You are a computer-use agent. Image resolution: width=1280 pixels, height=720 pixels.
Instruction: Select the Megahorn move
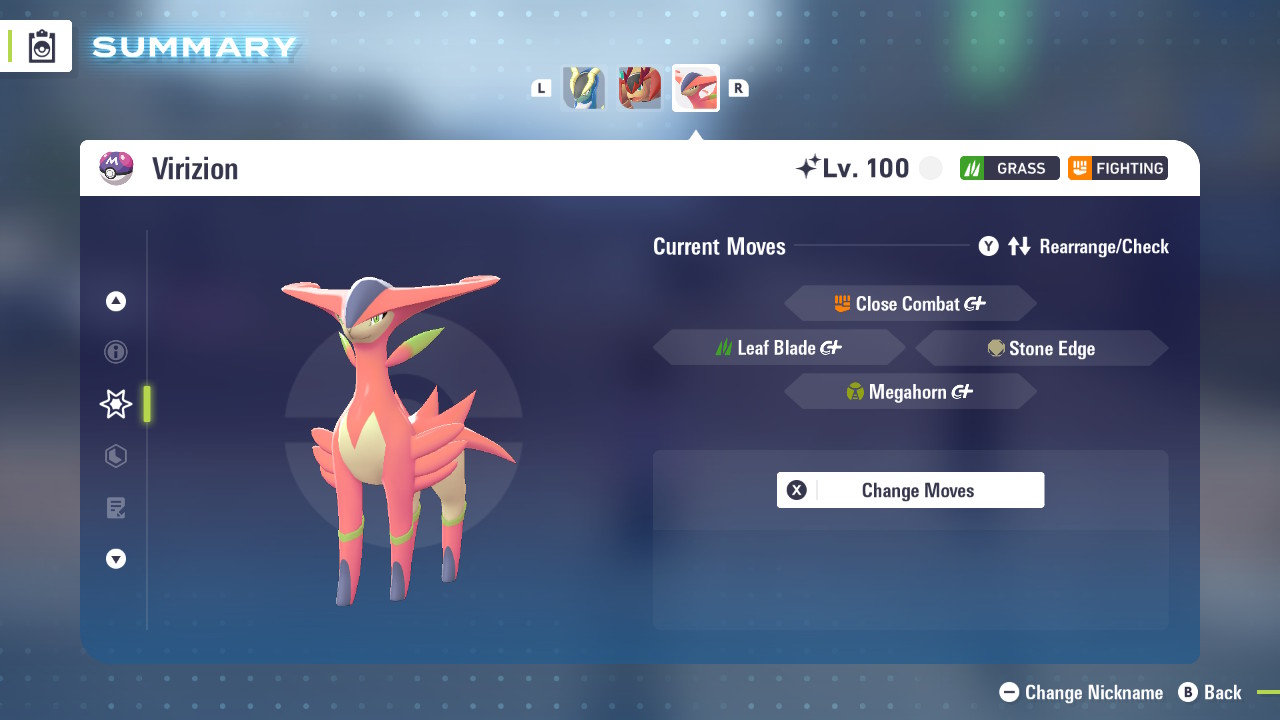(x=910, y=392)
